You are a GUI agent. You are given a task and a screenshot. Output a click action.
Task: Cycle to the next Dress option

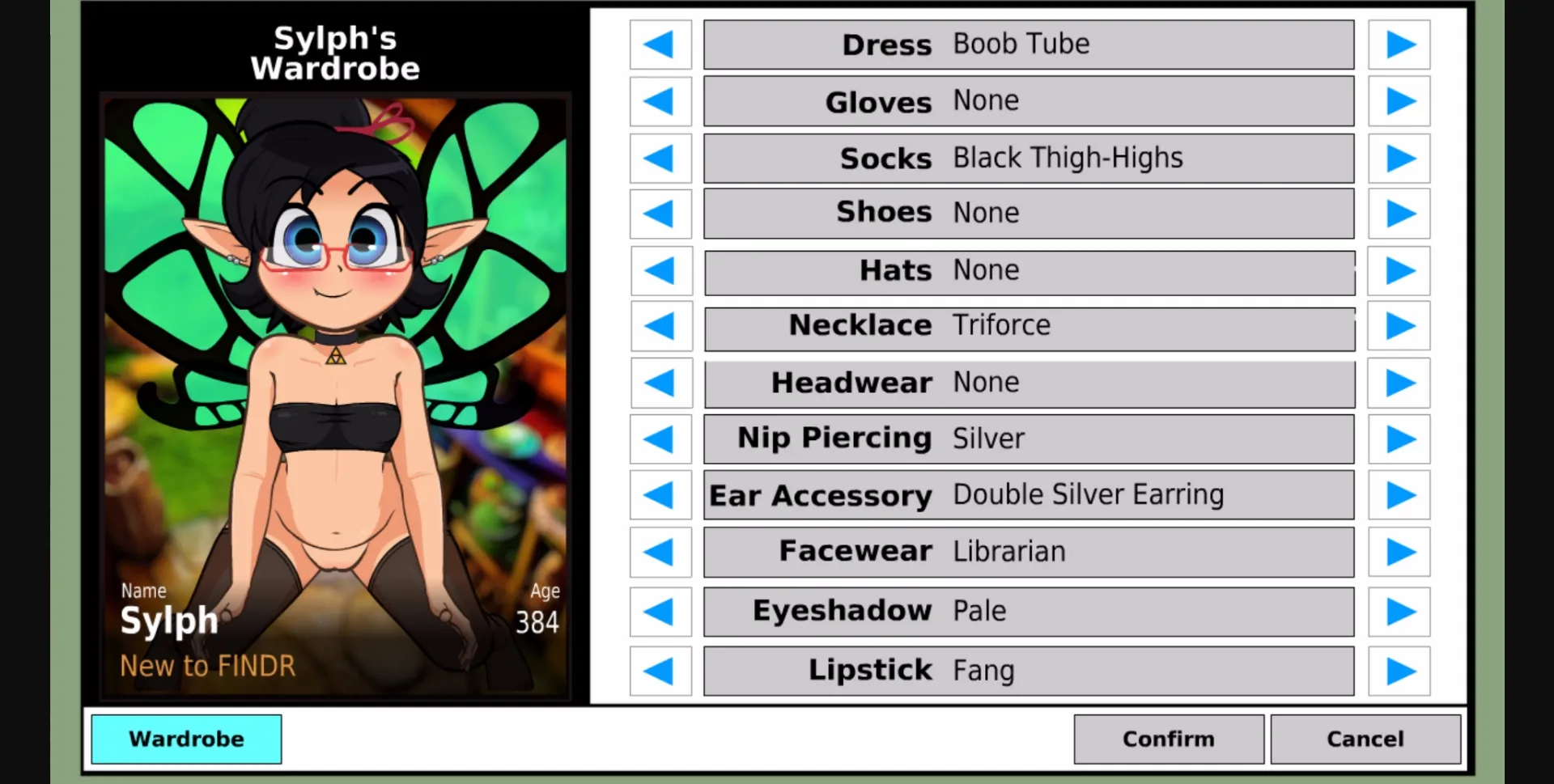coord(1399,44)
